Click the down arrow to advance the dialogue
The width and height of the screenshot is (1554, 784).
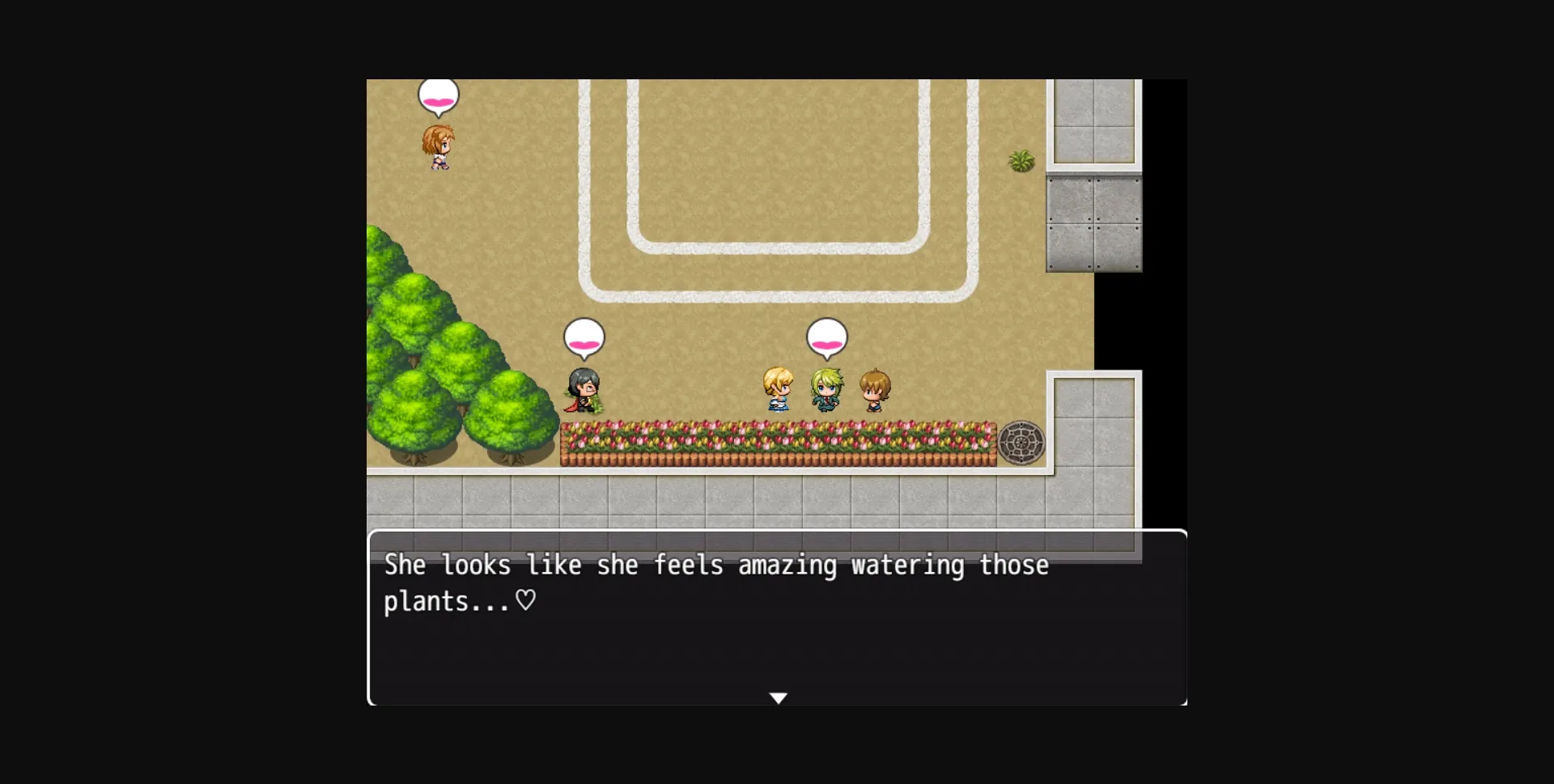point(778,697)
